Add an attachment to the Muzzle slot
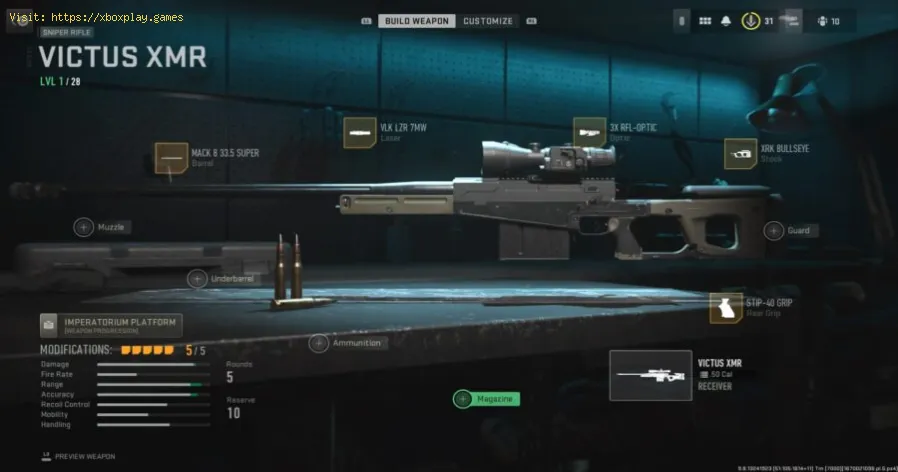The height and width of the screenshot is (472, 898). tap(84, 228)
